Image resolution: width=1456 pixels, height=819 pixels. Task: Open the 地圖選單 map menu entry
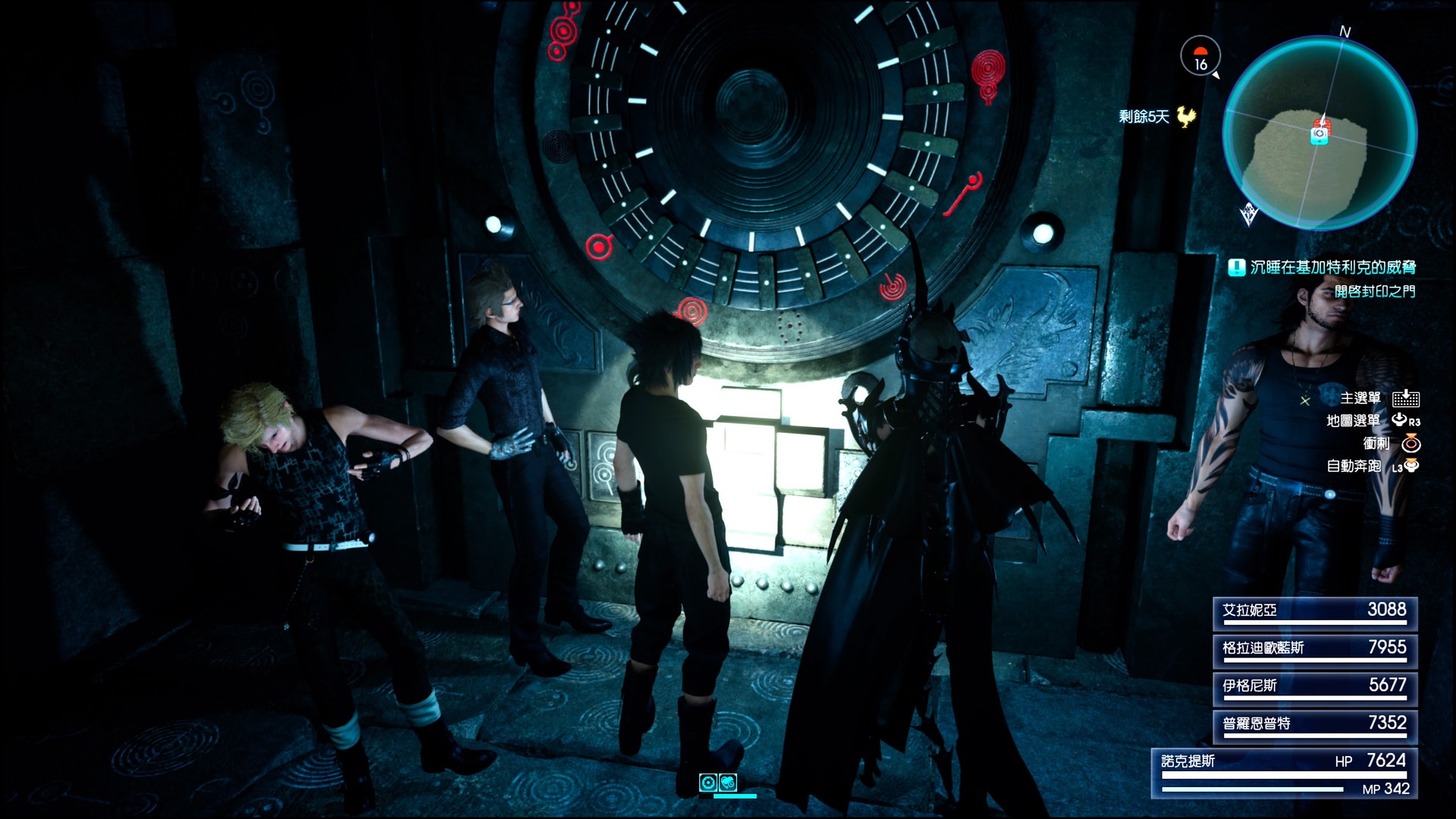pyautogui.click(x=1353, y=421)
